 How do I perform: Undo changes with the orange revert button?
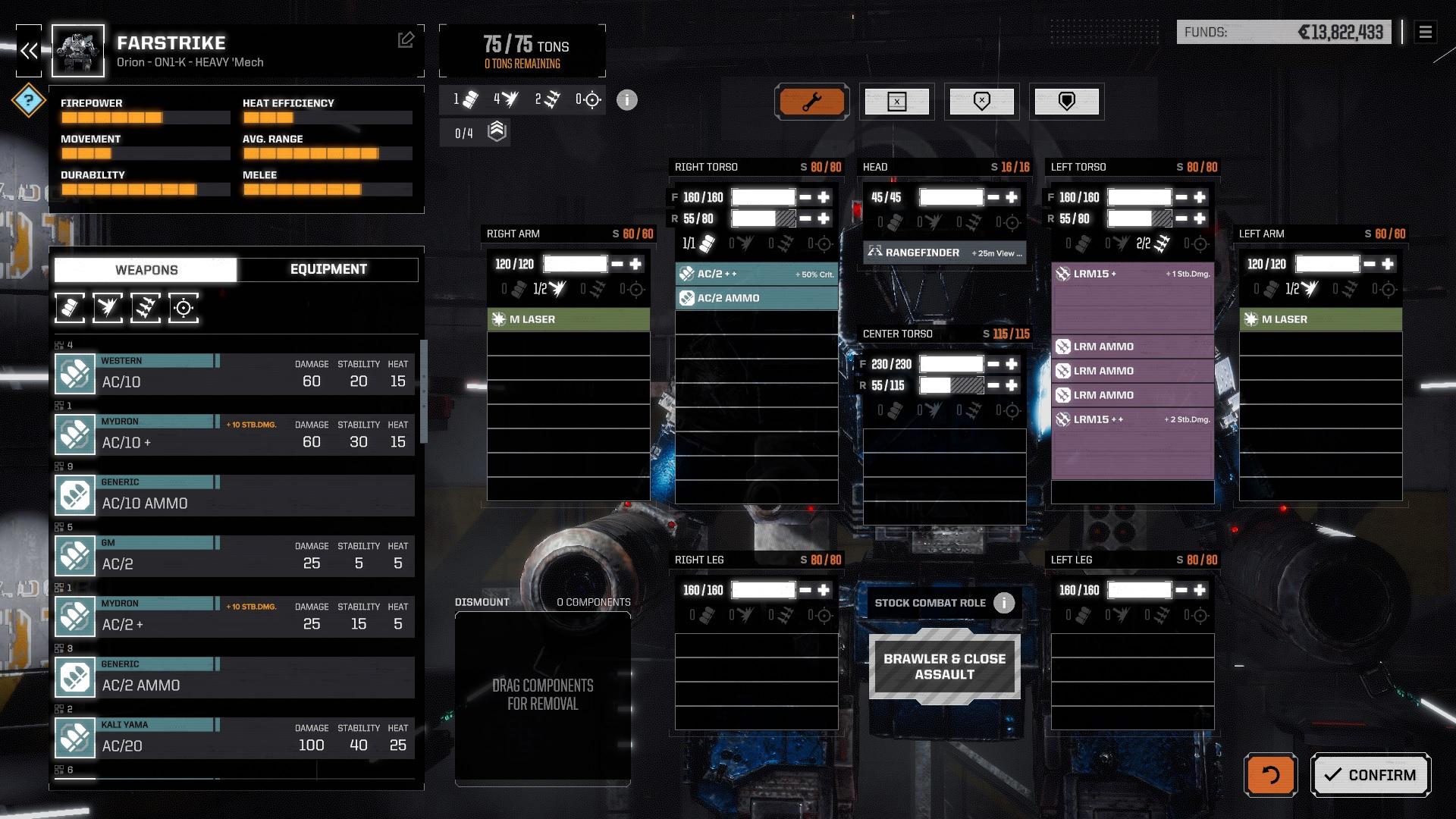coord(1270,775)
